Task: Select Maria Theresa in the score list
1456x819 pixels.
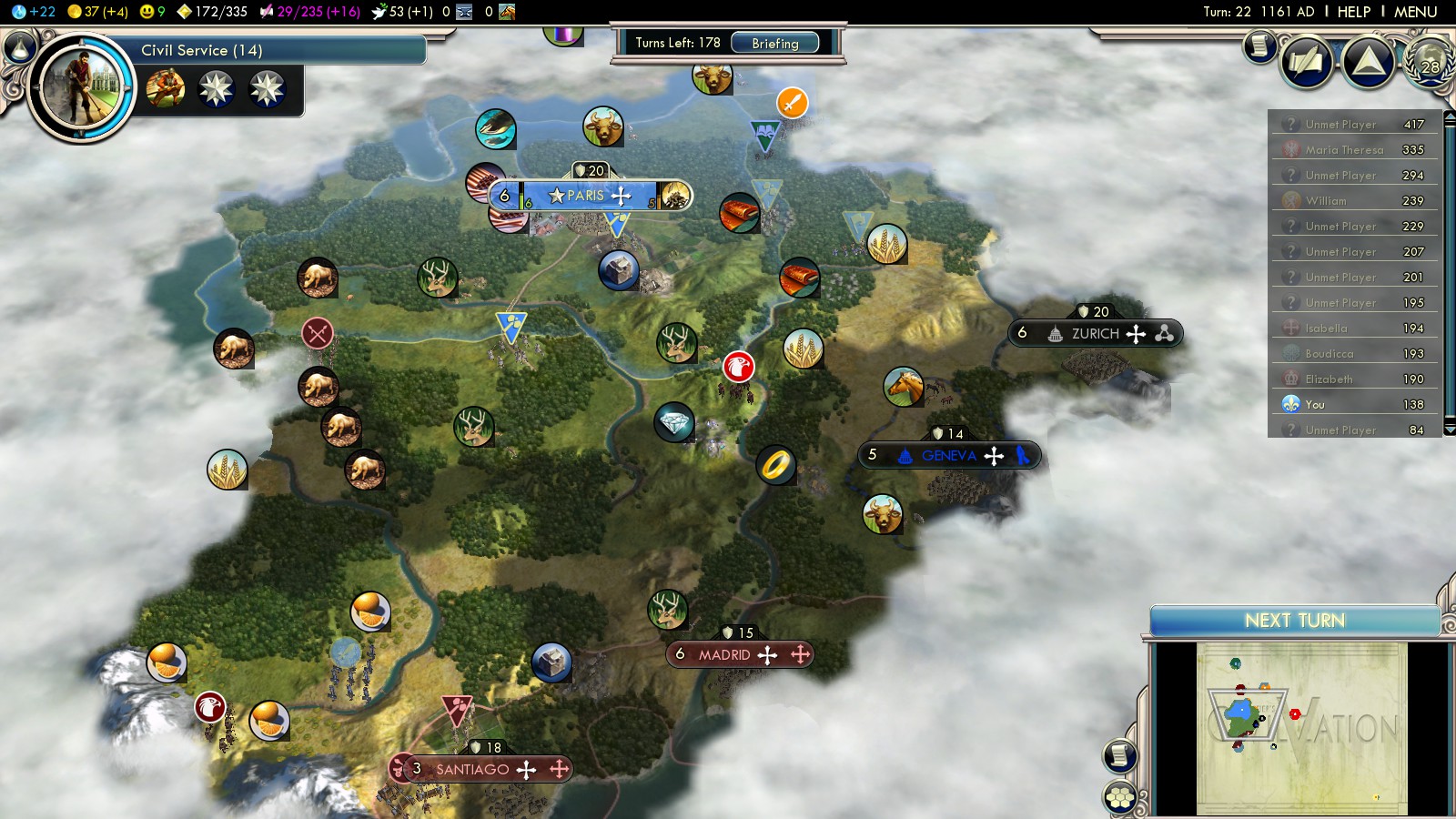Action: pyautogui.click(x=1344, y=150)
